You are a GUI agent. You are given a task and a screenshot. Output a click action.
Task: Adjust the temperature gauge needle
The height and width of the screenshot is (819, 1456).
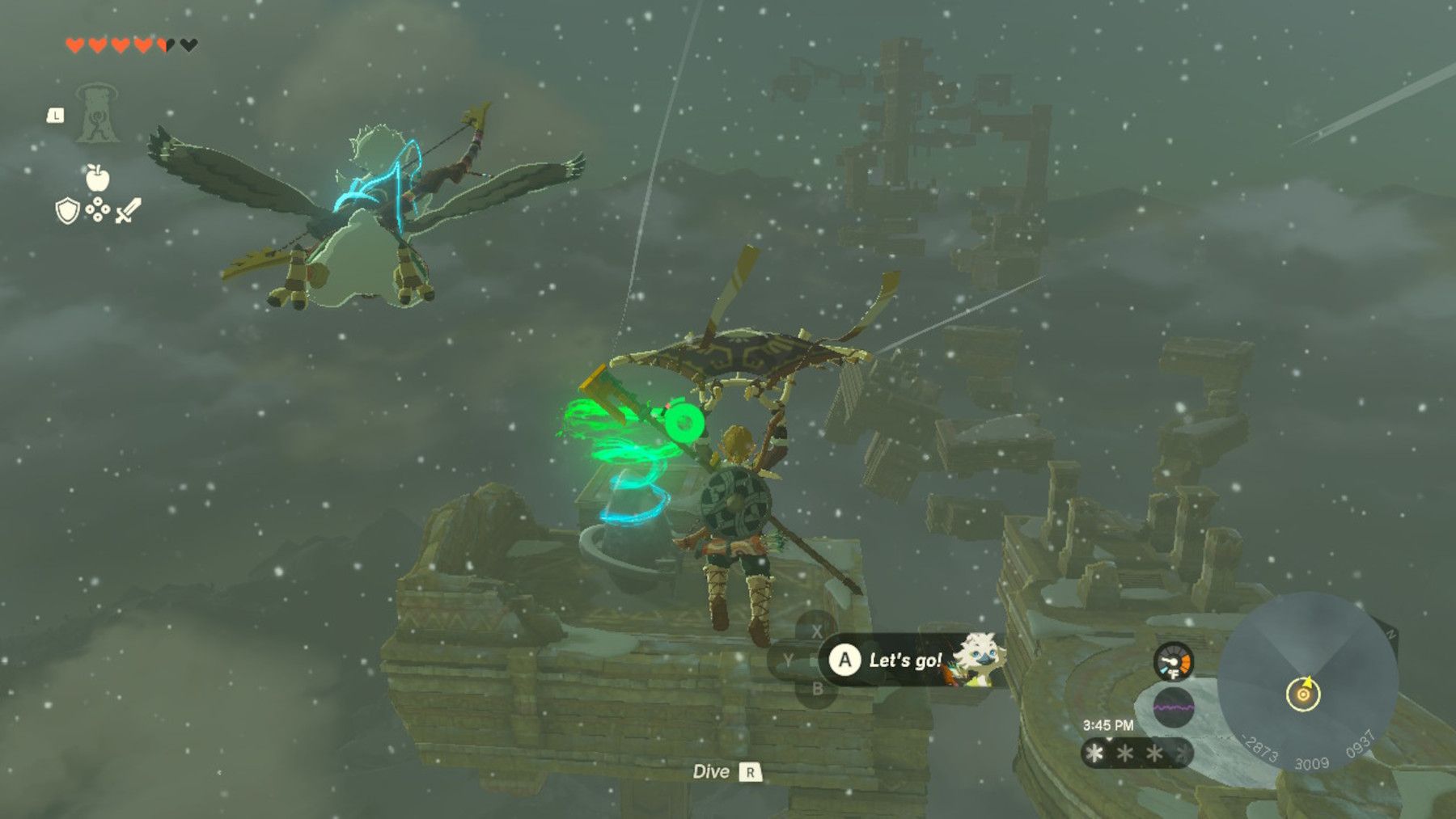(x=1167, y=661)
